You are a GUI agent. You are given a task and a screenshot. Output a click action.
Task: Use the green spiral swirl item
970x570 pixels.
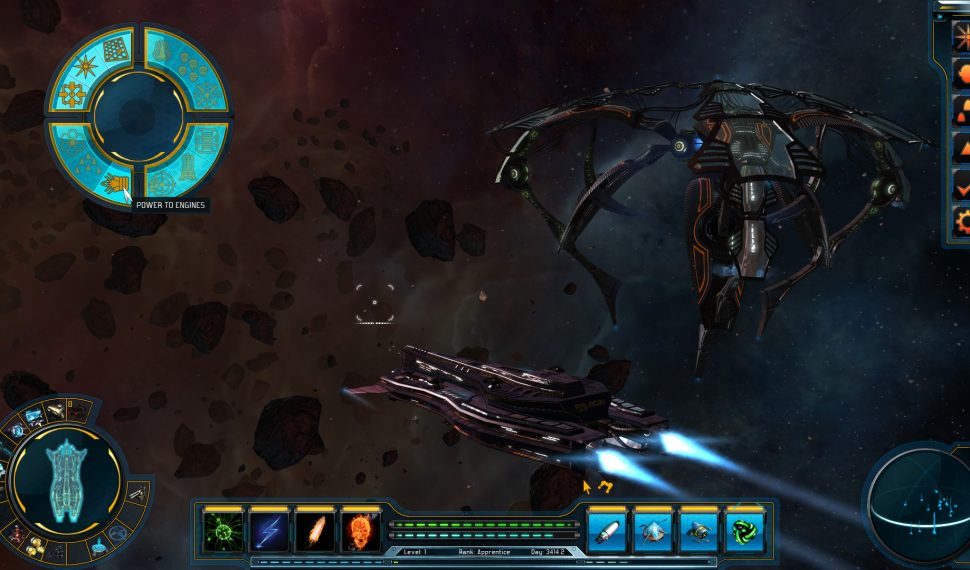745,530
